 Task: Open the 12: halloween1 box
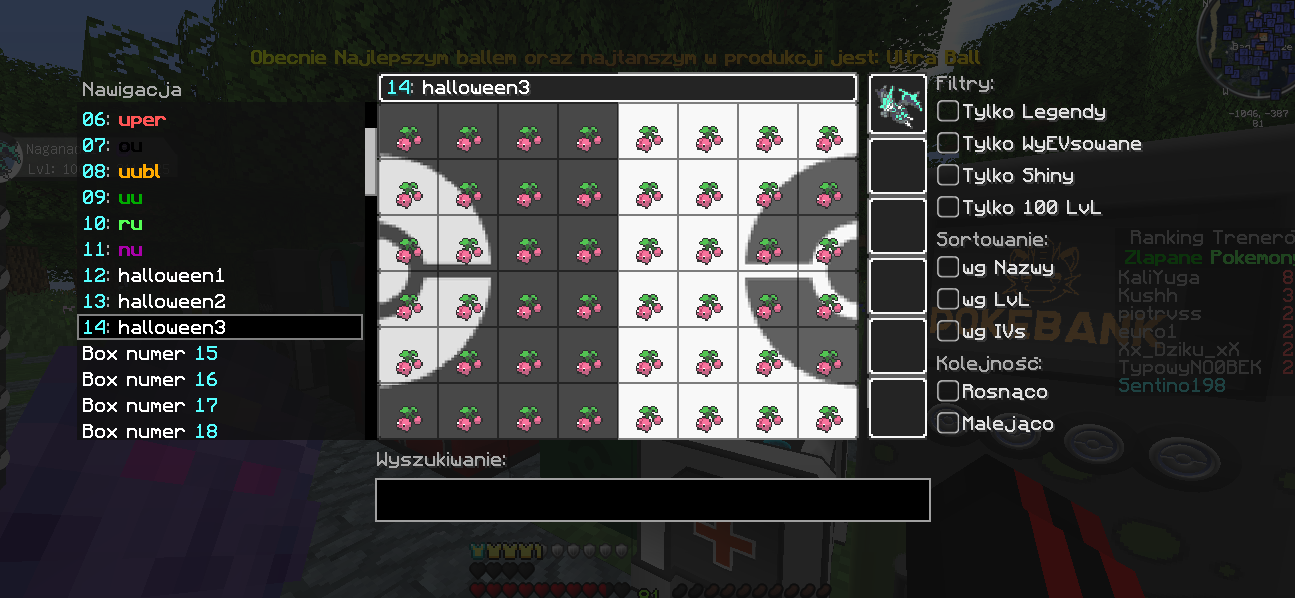coord(153,276)
